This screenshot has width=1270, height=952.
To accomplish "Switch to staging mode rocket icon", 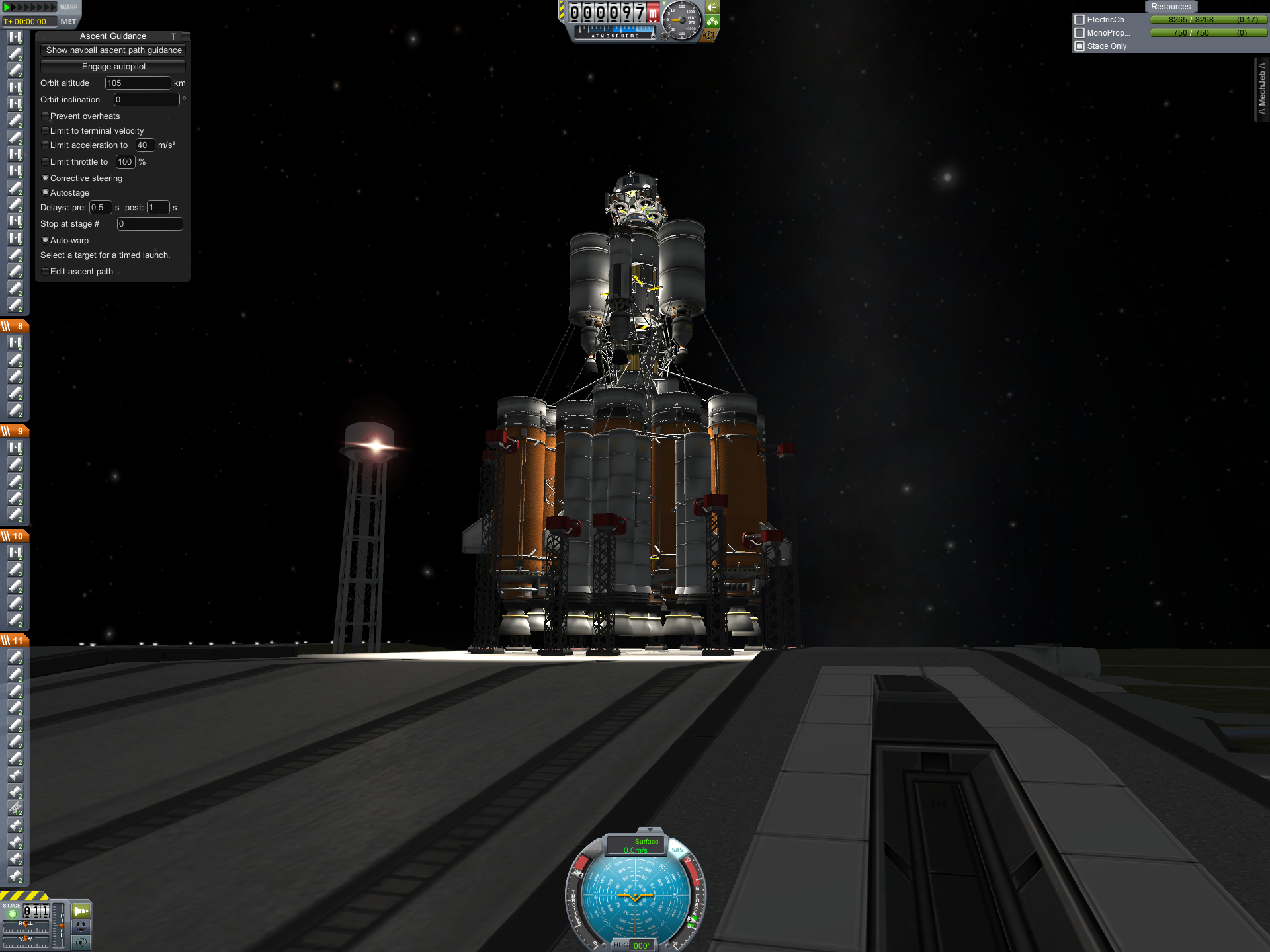I will 80,911.
